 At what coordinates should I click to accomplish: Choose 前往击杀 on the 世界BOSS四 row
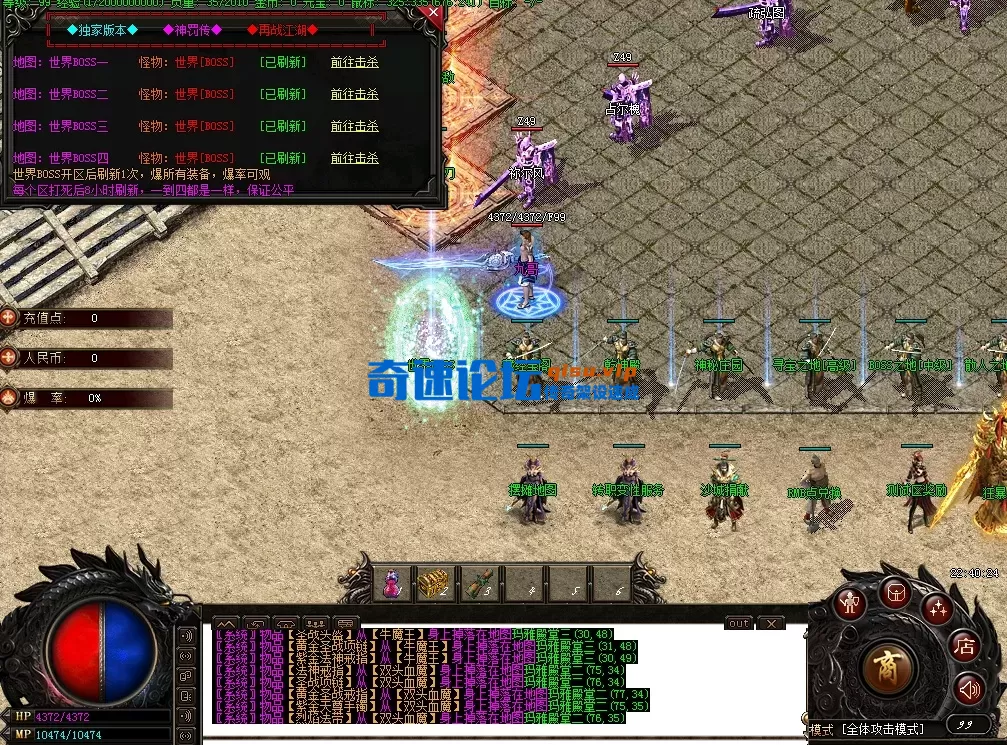pyautogui.click(x=355, y=158)
